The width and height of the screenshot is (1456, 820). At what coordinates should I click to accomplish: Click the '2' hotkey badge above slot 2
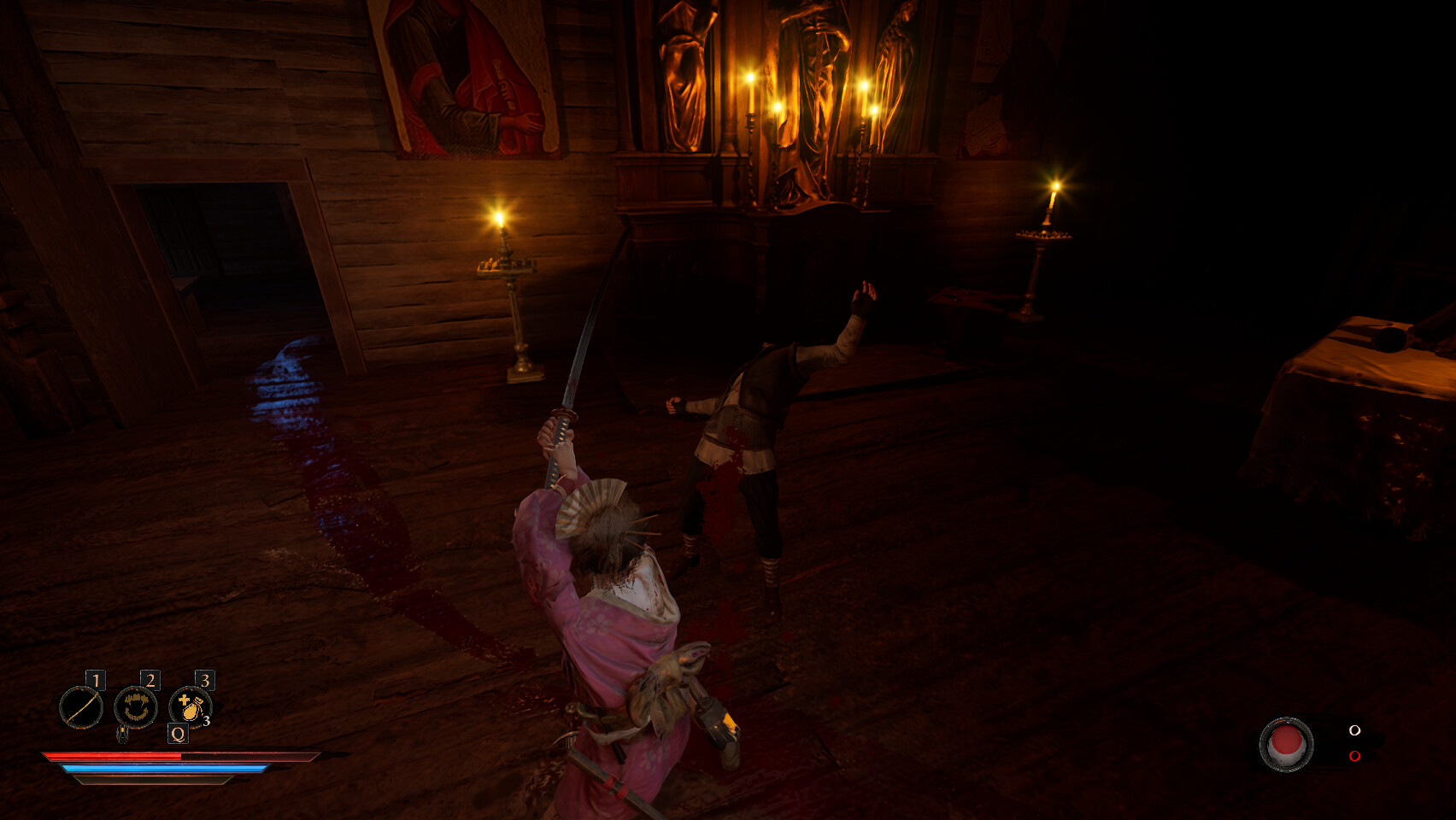click(150, 678)
